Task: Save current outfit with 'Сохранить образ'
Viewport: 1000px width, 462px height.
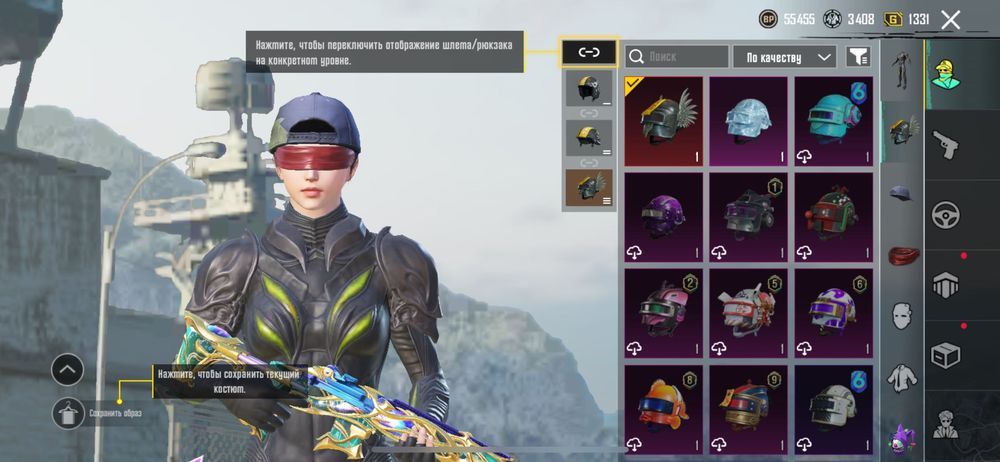Action: (x=68, y=412)
